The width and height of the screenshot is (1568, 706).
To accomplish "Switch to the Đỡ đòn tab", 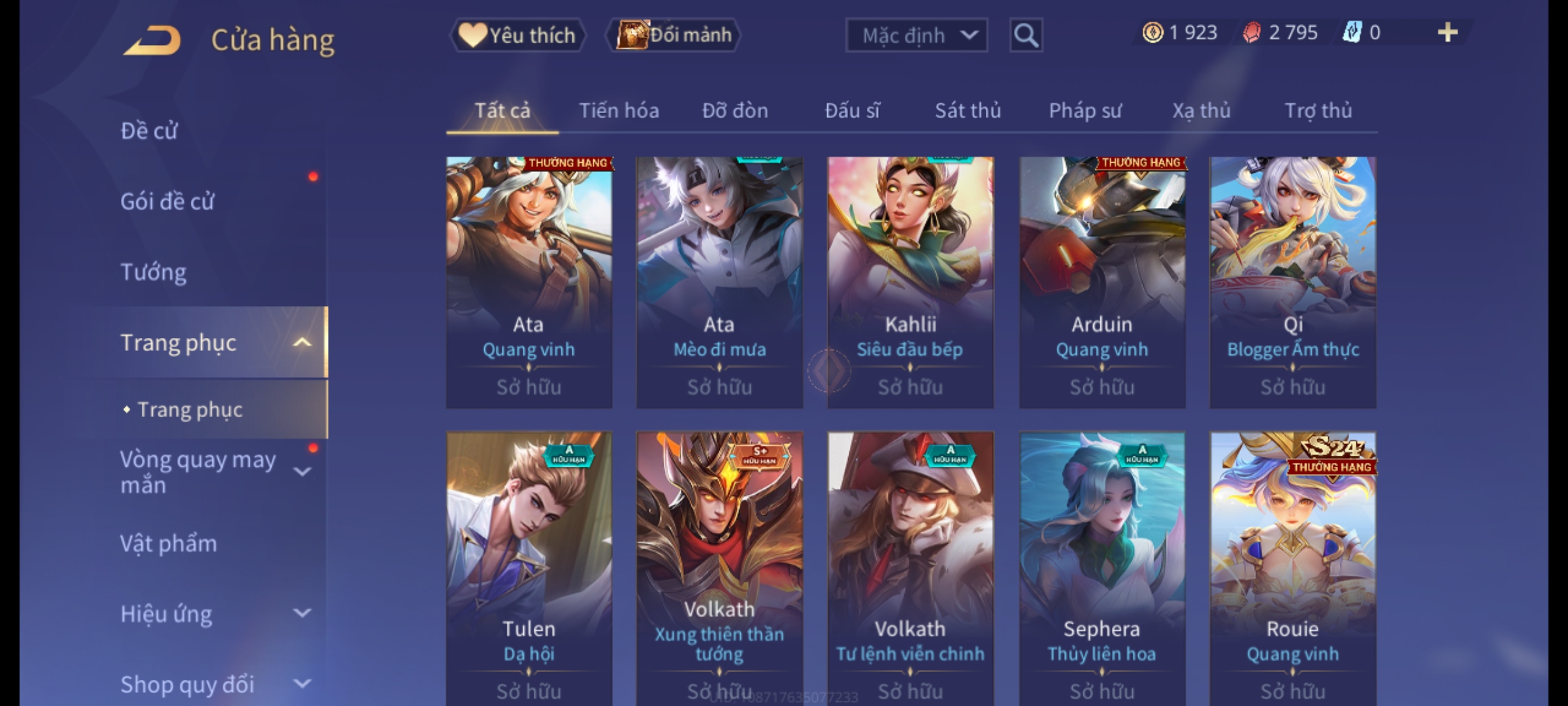I will (x=735, y=110).
